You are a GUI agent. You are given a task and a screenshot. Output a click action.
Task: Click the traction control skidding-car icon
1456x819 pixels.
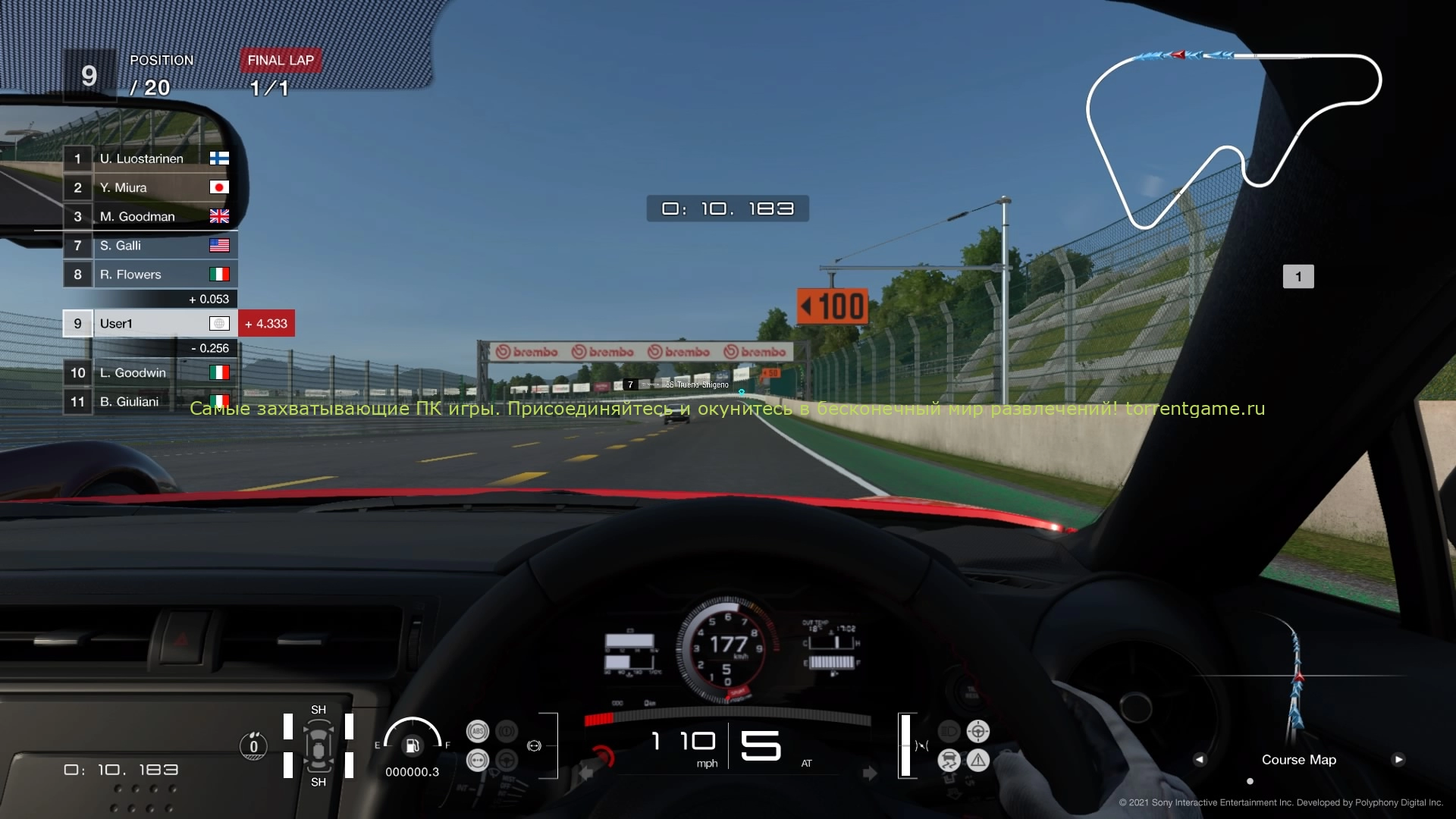click(949, 760)
